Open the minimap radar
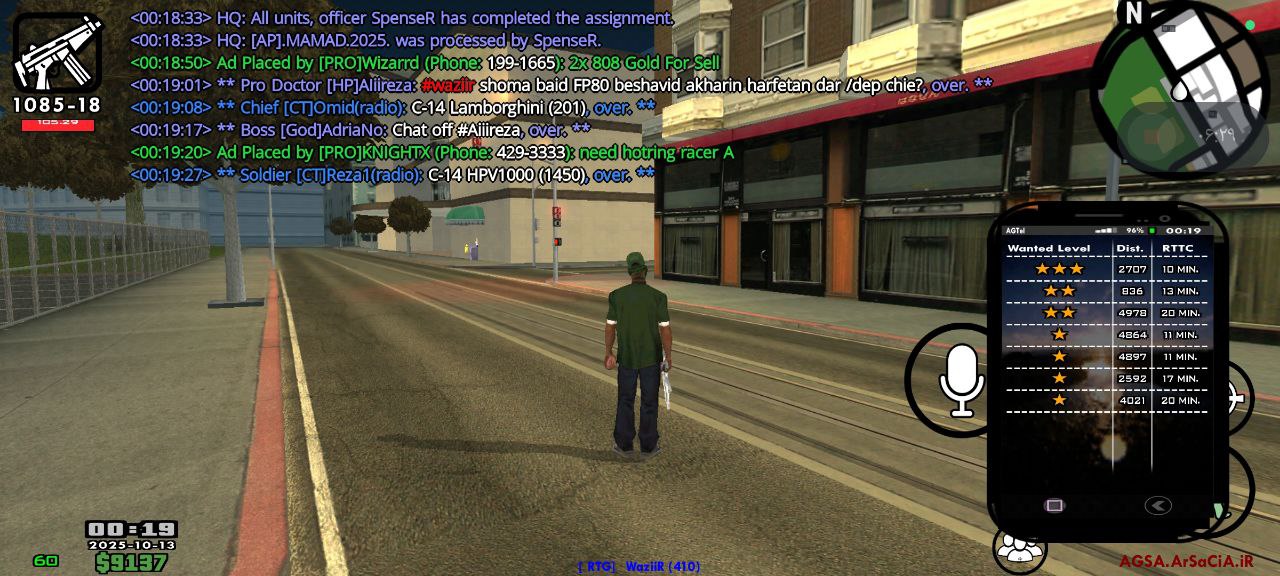 tap(1180, 88)
